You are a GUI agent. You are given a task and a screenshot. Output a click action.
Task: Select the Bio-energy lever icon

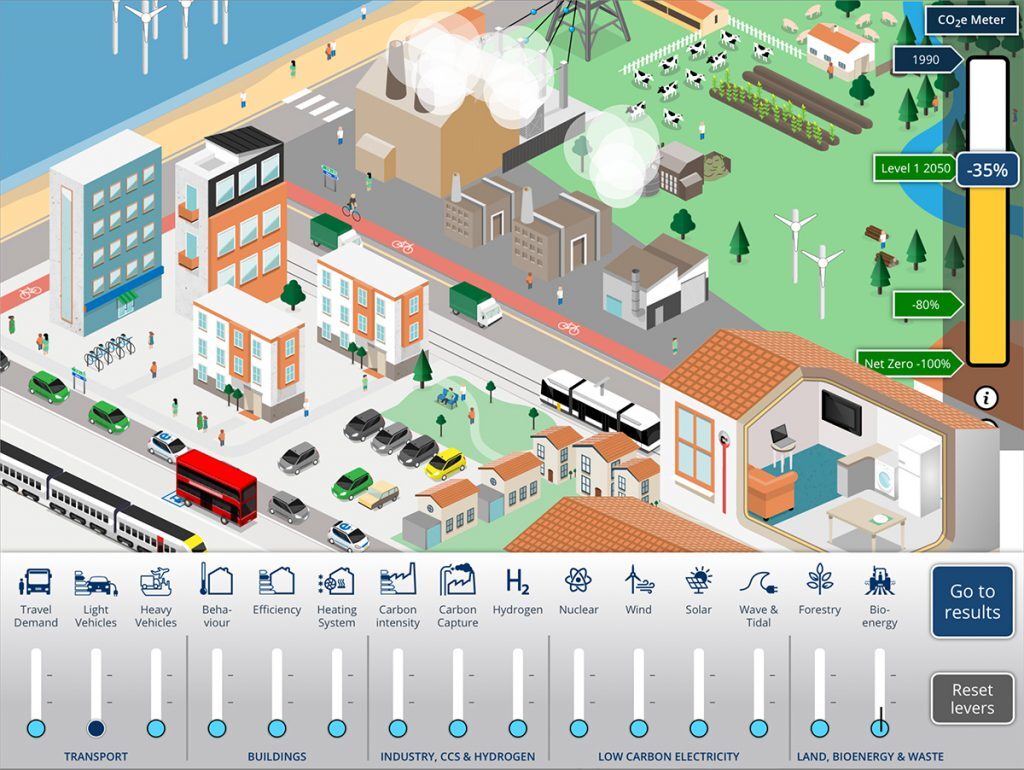[x=879, y=580]
